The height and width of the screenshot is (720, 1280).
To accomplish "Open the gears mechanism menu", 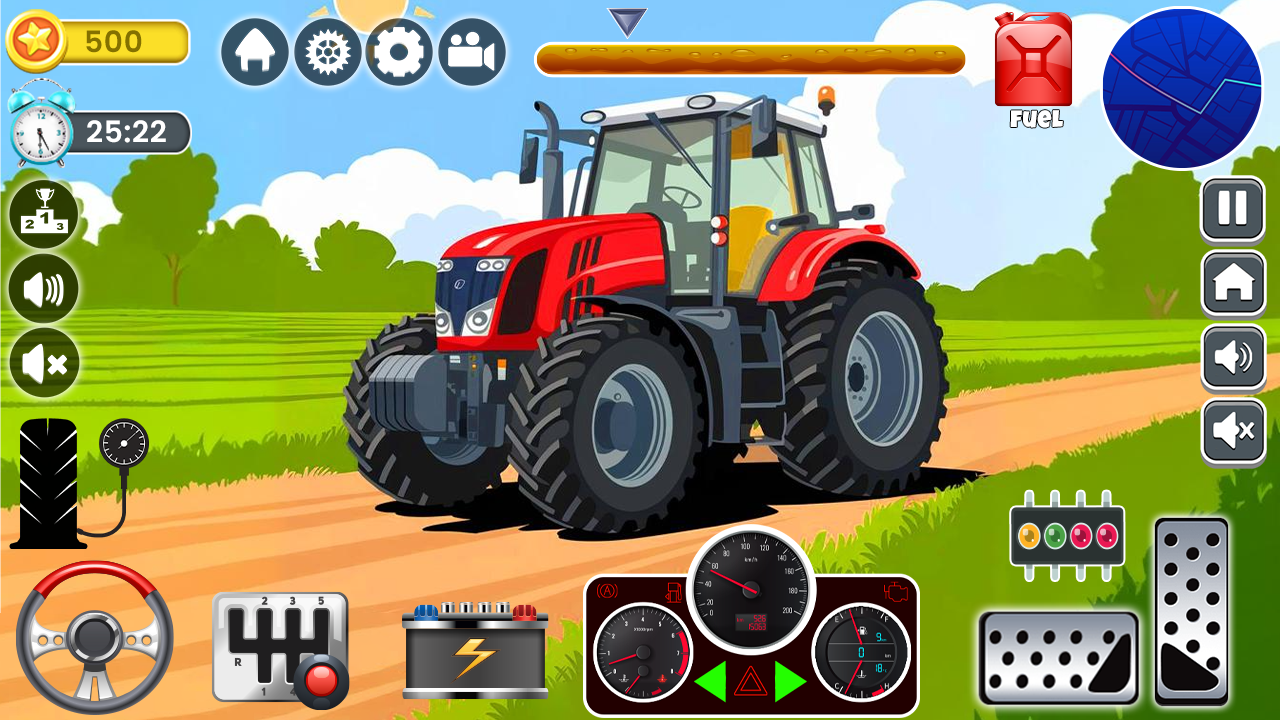I will click(x=327, y=50).
